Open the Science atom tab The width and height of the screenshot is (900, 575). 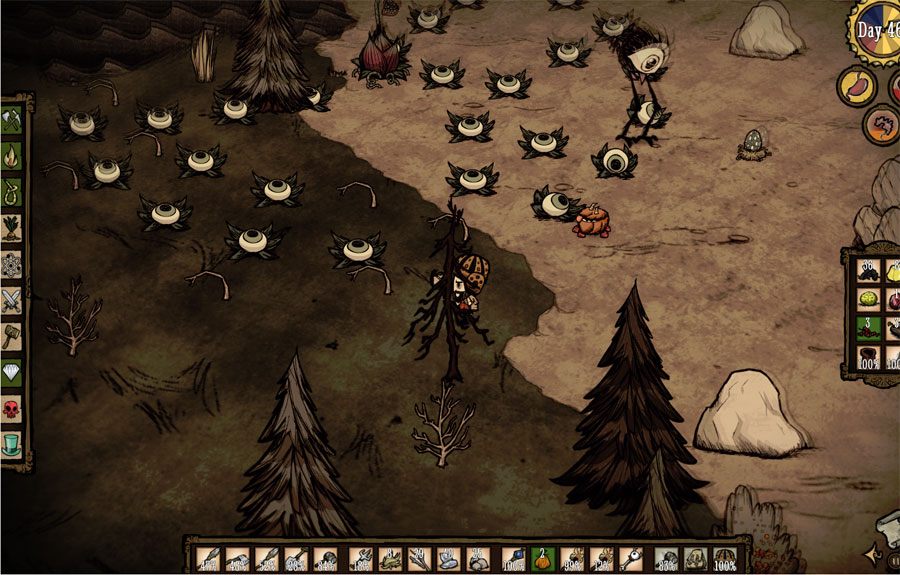coord(11,262)
